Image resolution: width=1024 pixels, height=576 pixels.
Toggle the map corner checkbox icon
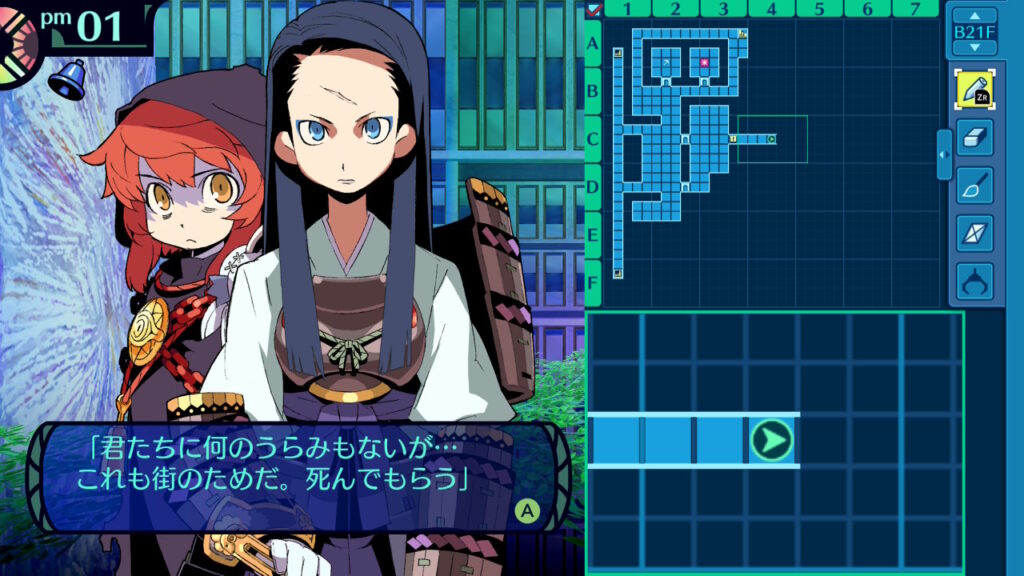click(x=594, y=9)
